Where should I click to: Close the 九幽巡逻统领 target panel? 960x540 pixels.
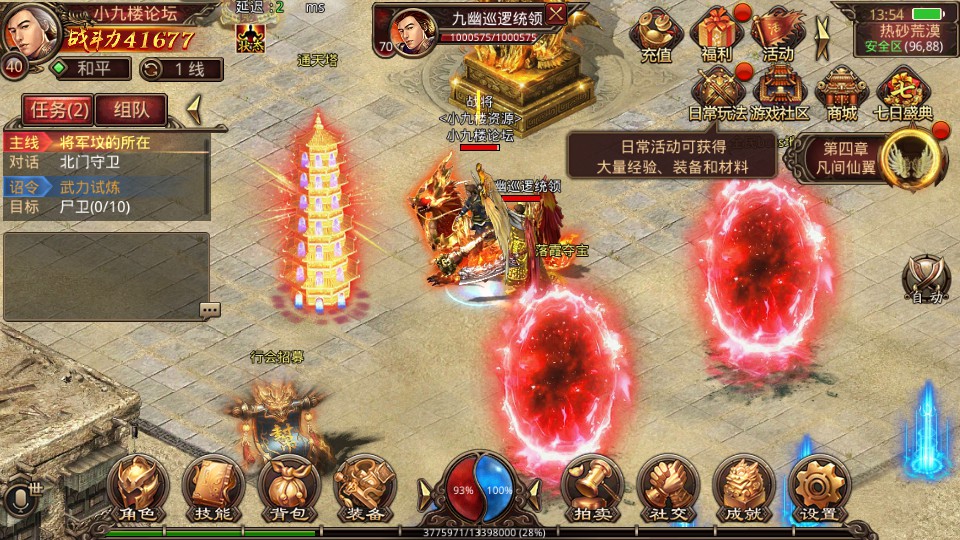[556, 13]
